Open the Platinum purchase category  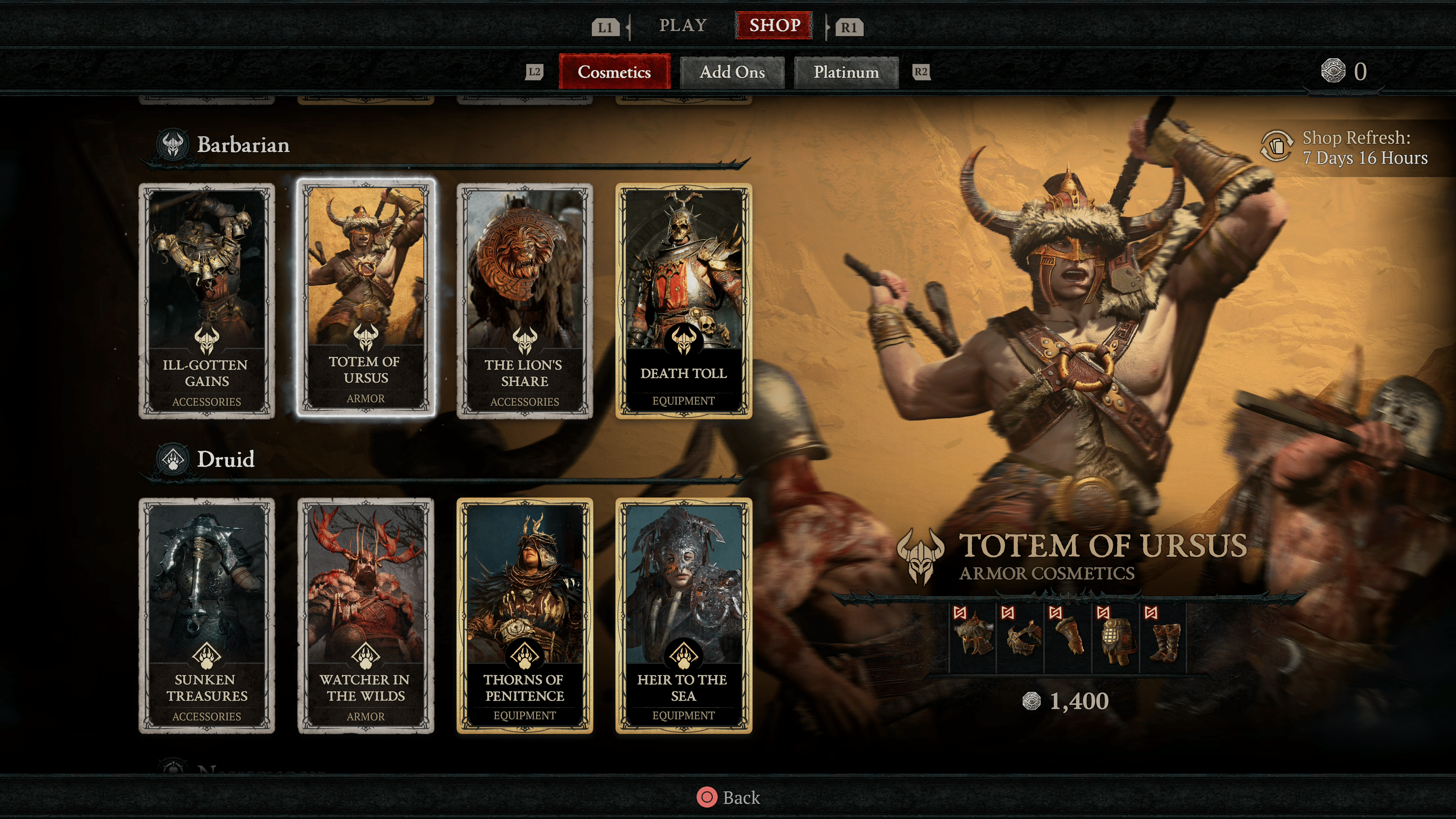(846, 72)
